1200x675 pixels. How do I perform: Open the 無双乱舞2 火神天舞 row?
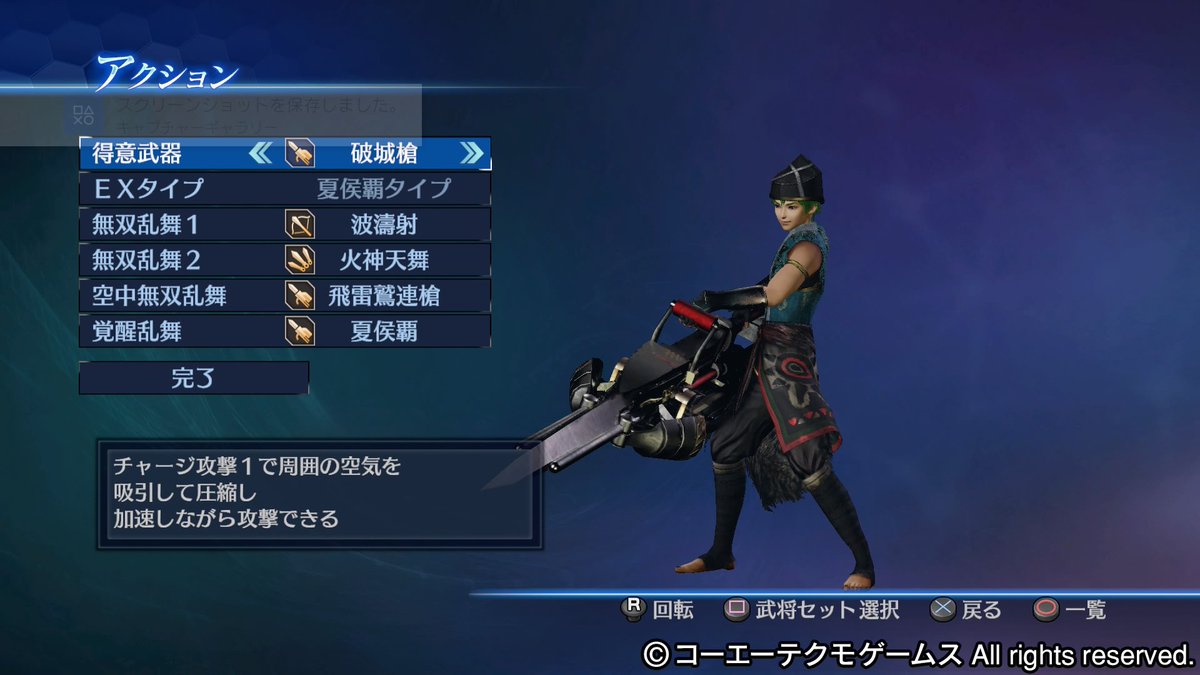pos(285,260)
